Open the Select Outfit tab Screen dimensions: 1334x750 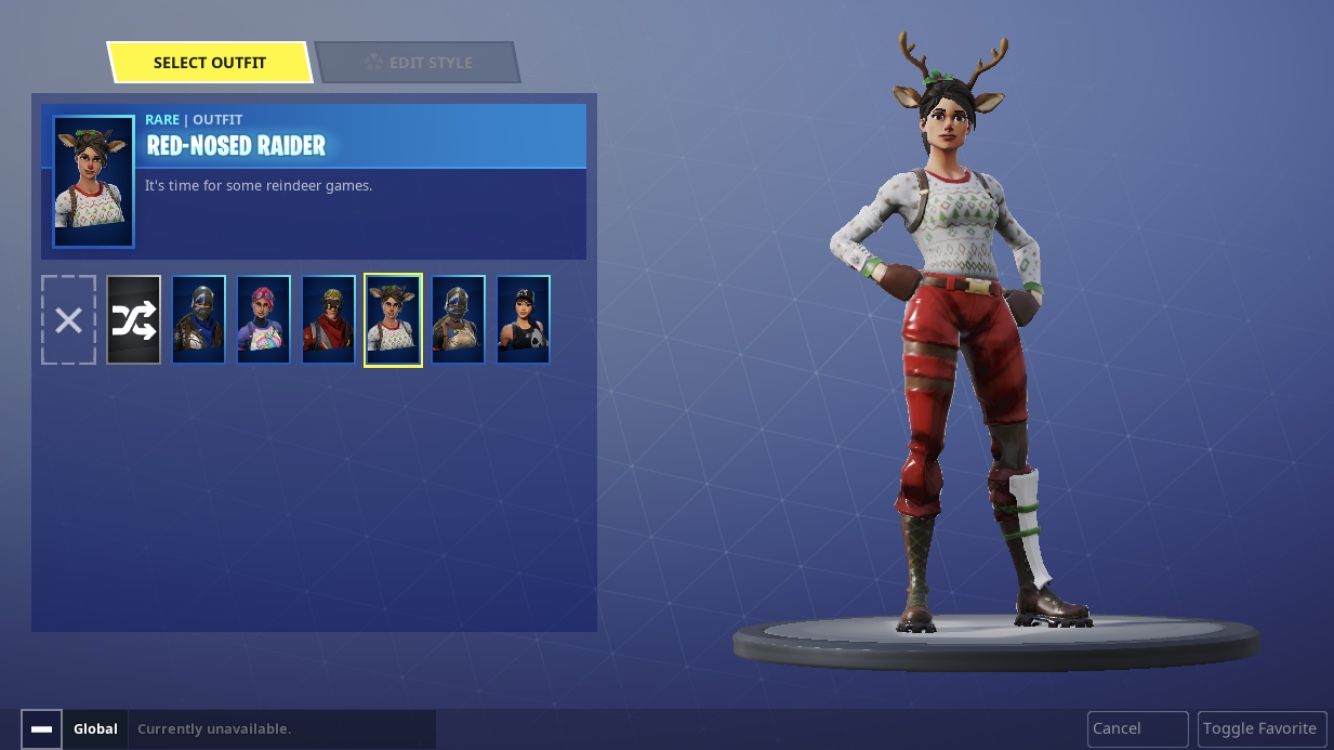tap(209, 62)
